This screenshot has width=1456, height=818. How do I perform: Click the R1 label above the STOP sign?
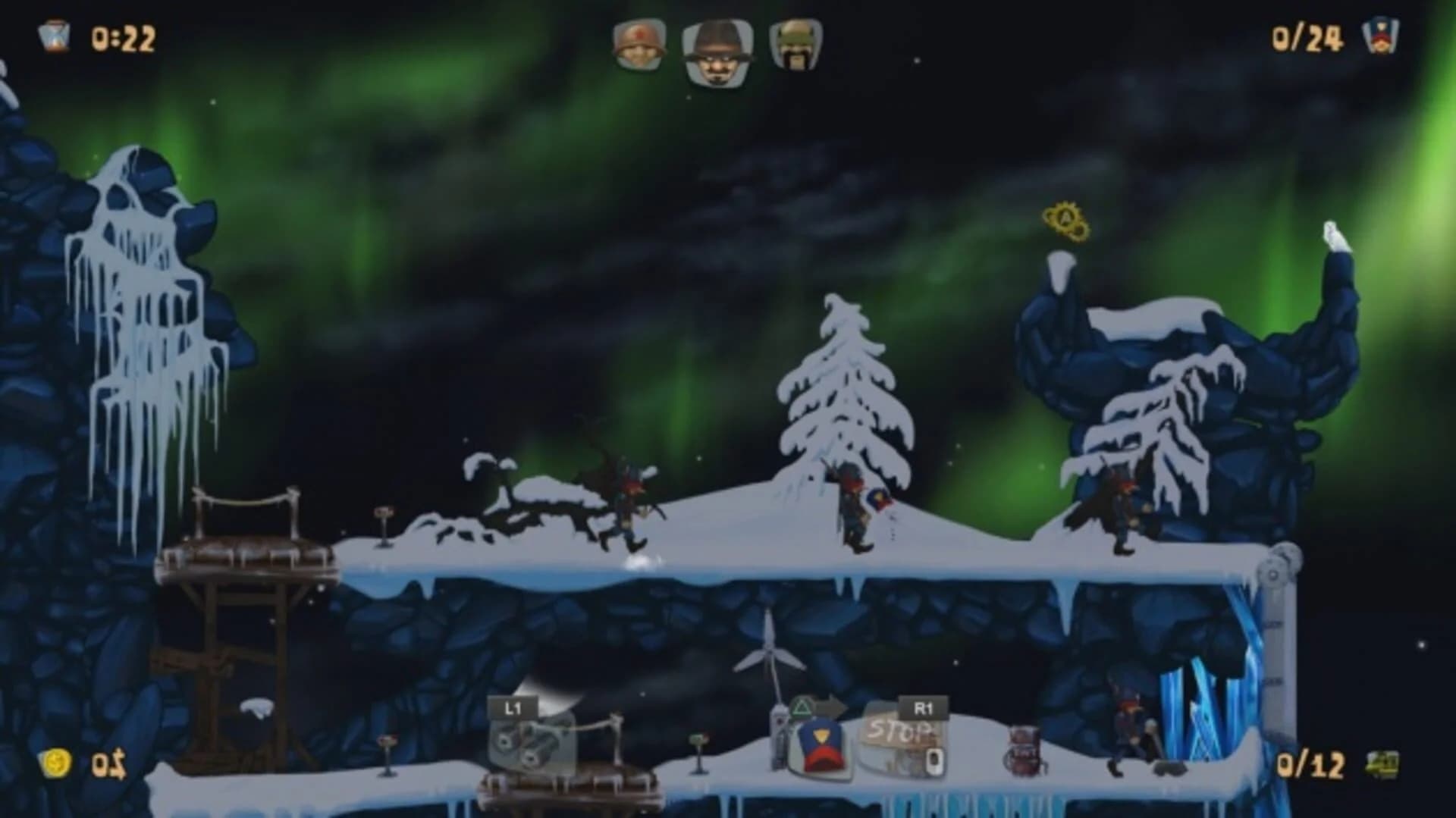point(924,707)
